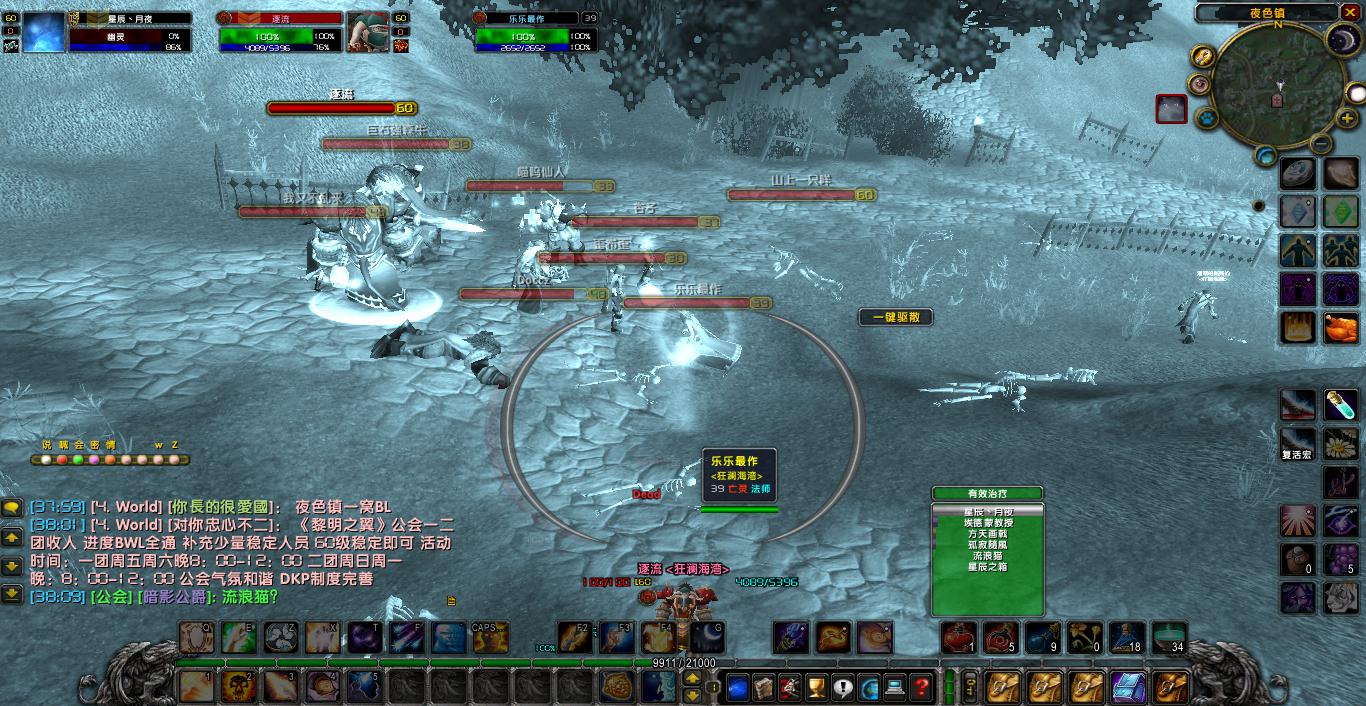Screen dimensions: 1366x706
Task: Activate the 复活宏 resurrection macro
Action: [1298, 440]
